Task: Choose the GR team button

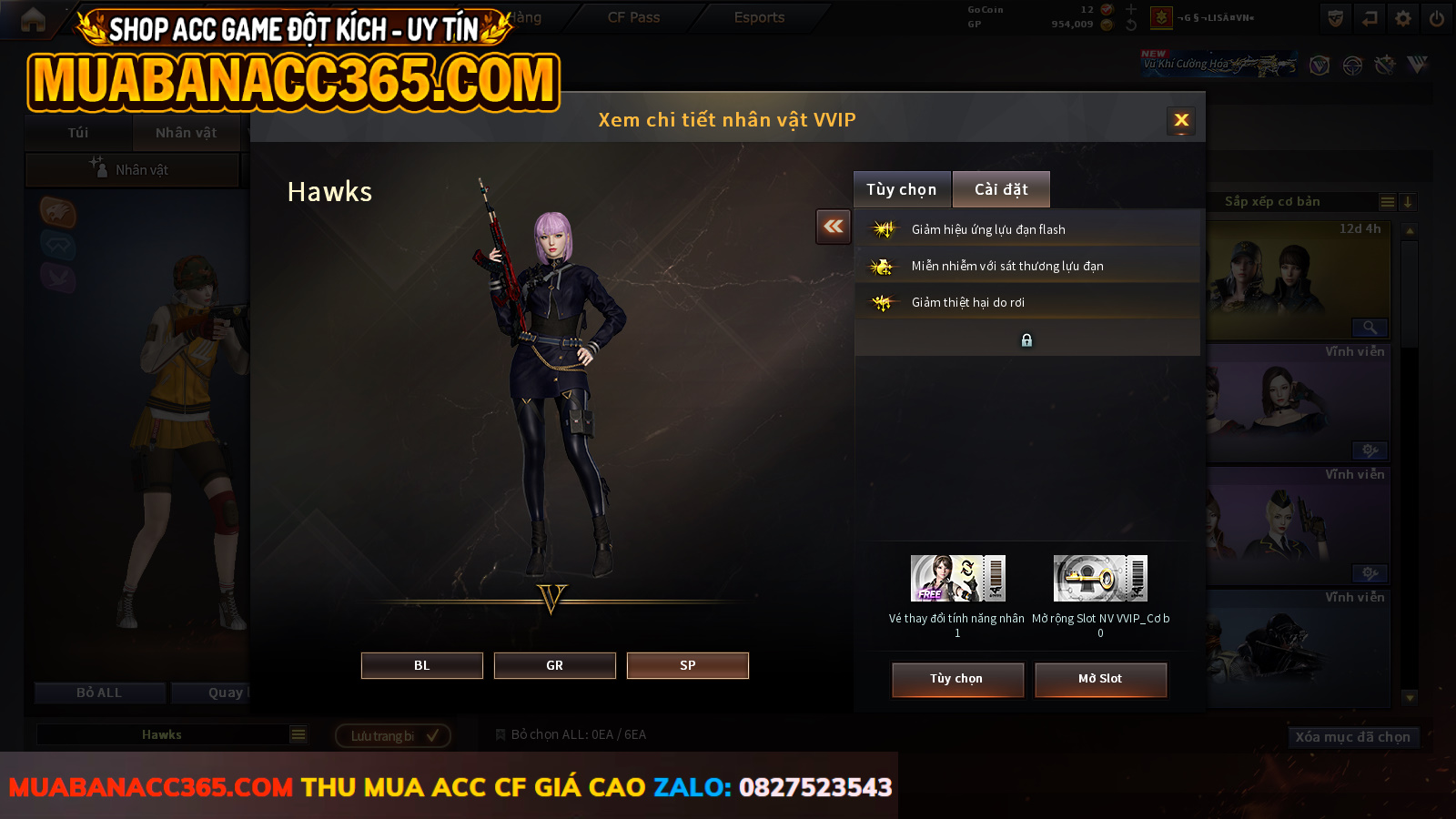Action: (554, 665)
